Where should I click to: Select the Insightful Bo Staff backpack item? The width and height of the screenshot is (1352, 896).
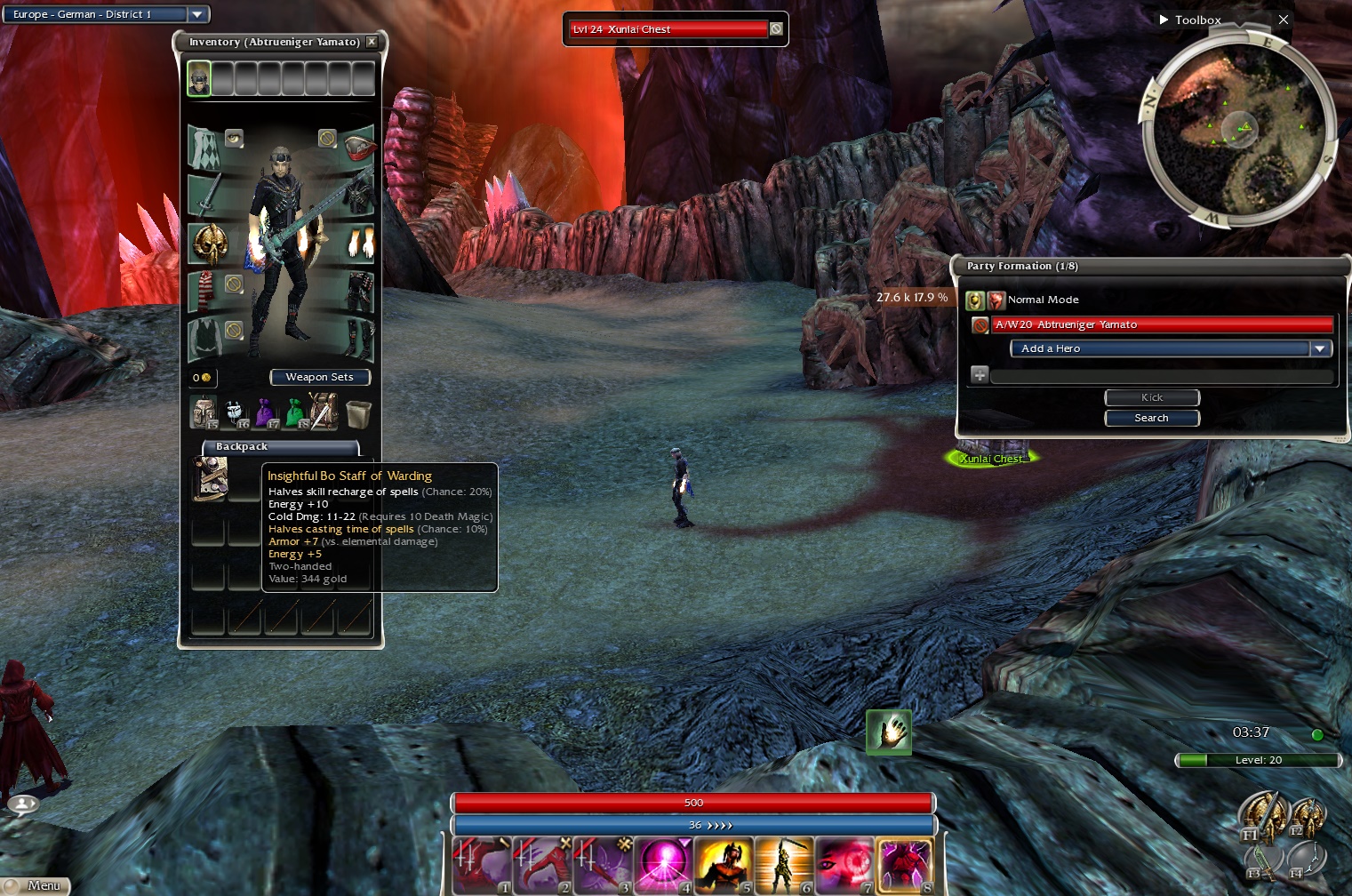coord(210,477)
